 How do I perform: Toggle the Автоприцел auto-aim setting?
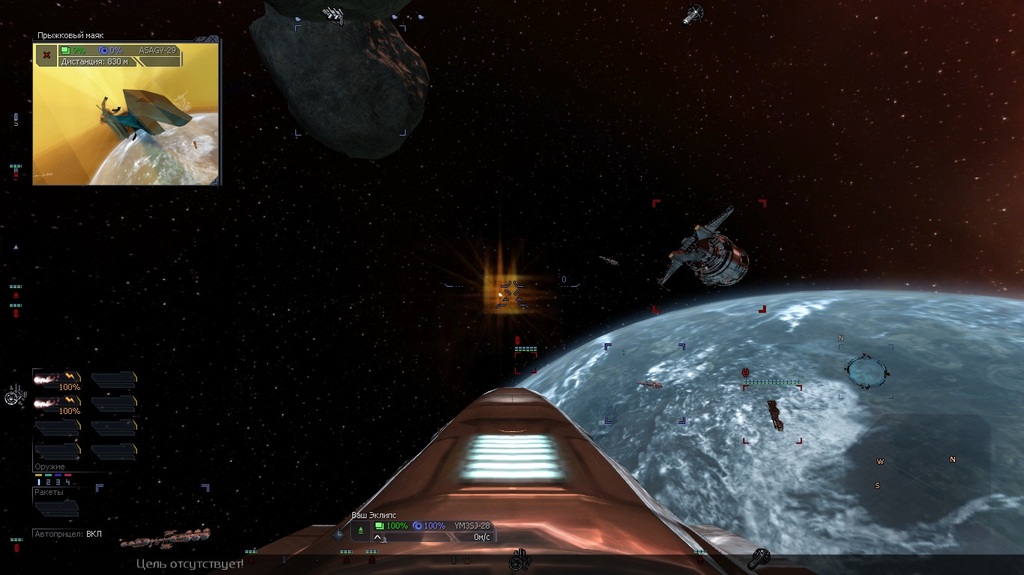pyautogui.click(x=94, y=534)
